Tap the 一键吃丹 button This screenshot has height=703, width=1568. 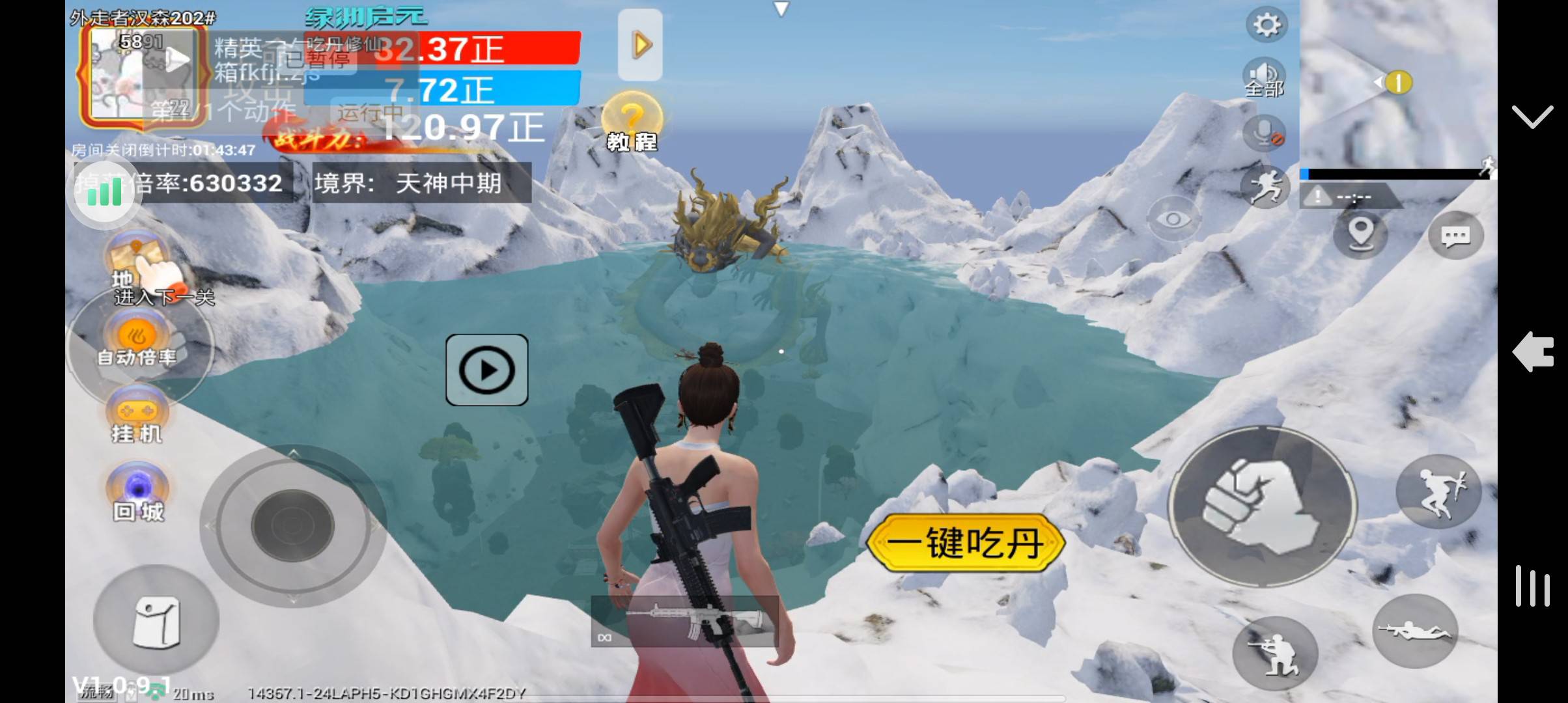[966, 543]
